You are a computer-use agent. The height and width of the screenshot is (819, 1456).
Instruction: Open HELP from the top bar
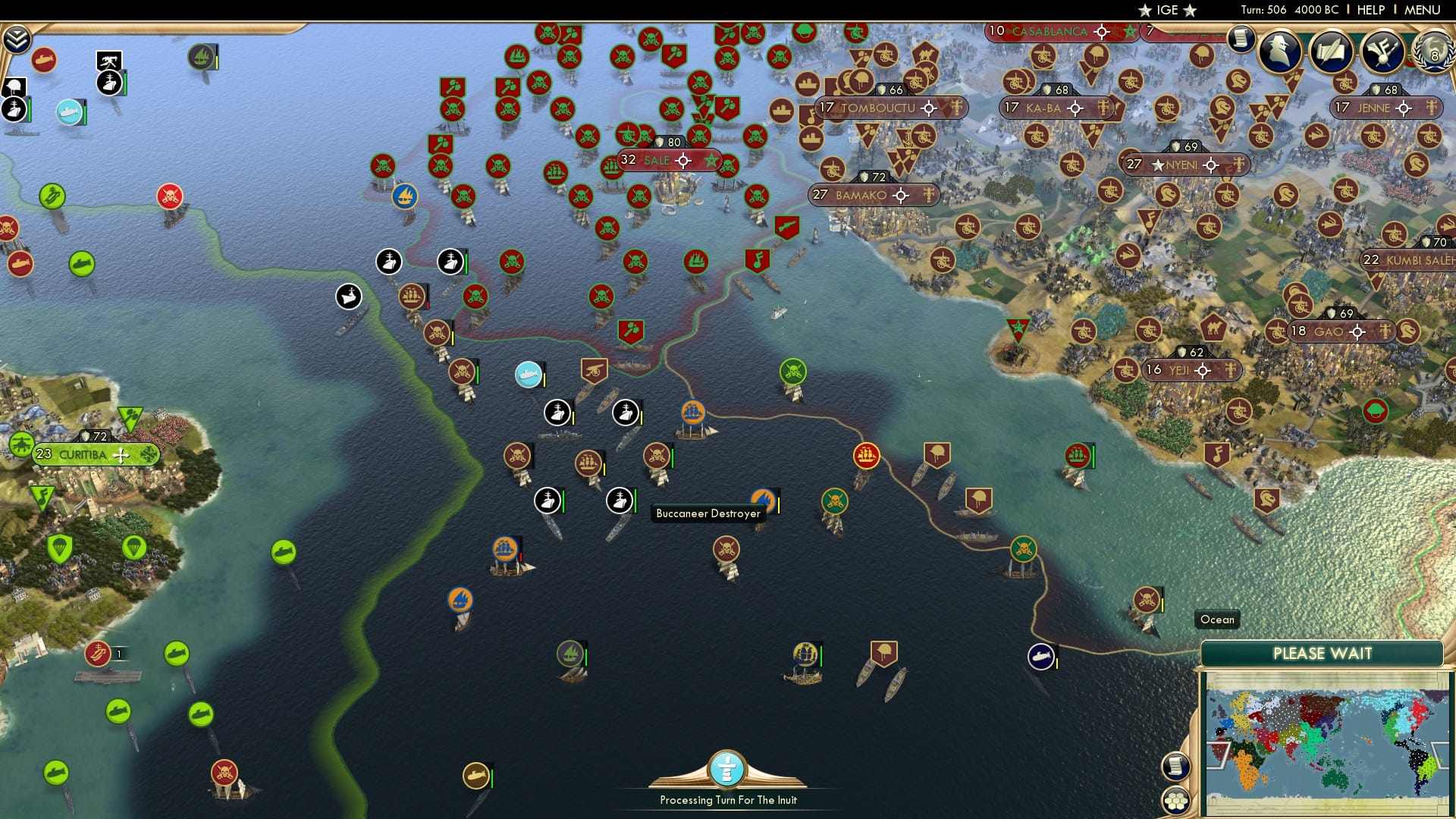click(x=1370, y=10)
